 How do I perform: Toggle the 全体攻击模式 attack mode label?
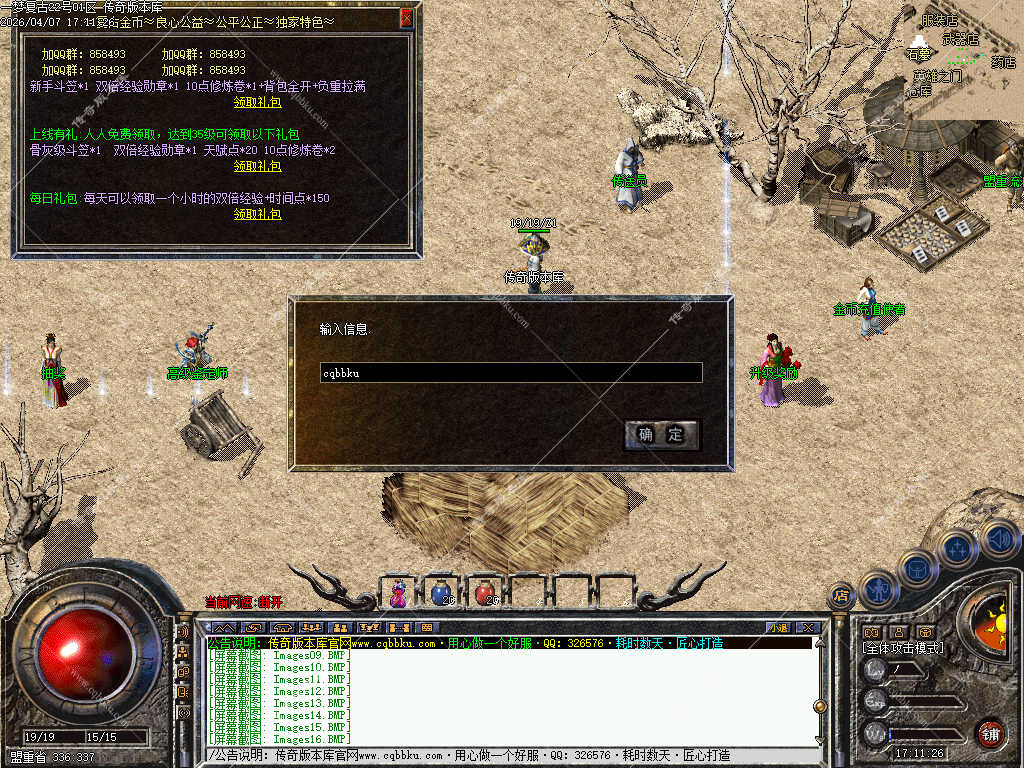(x=903, y=648)
